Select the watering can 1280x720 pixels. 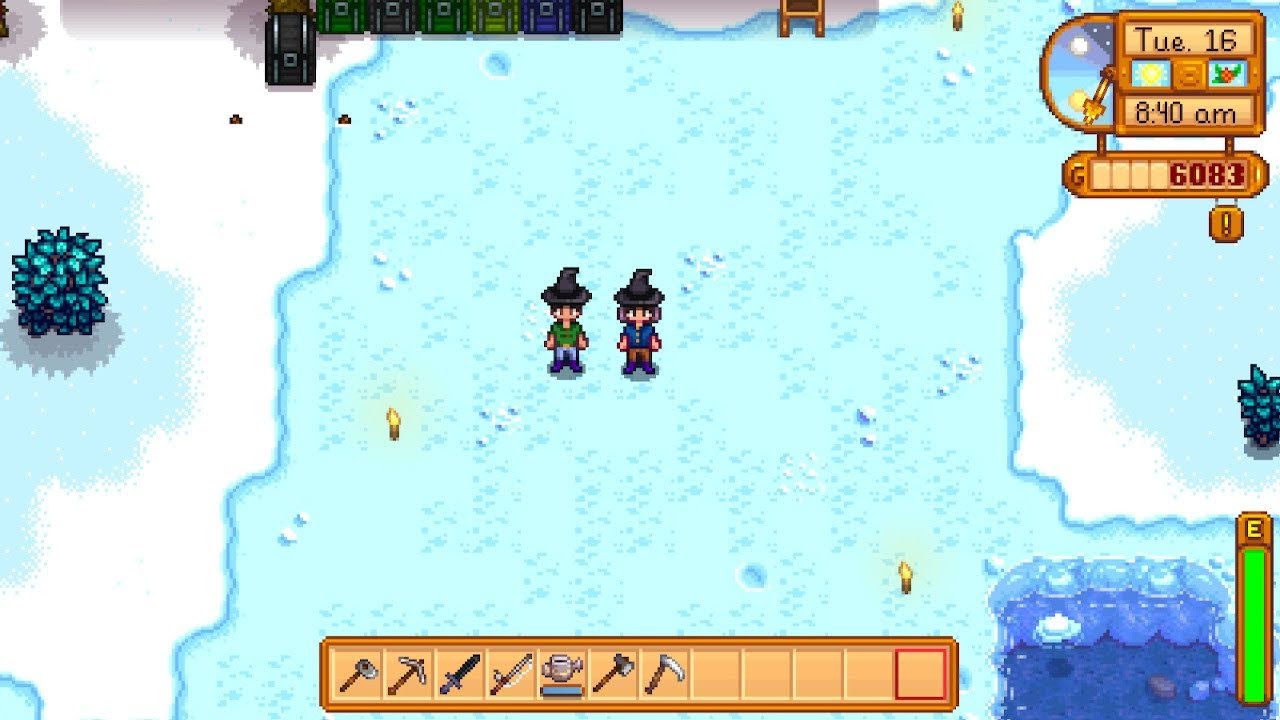(562, 675)
